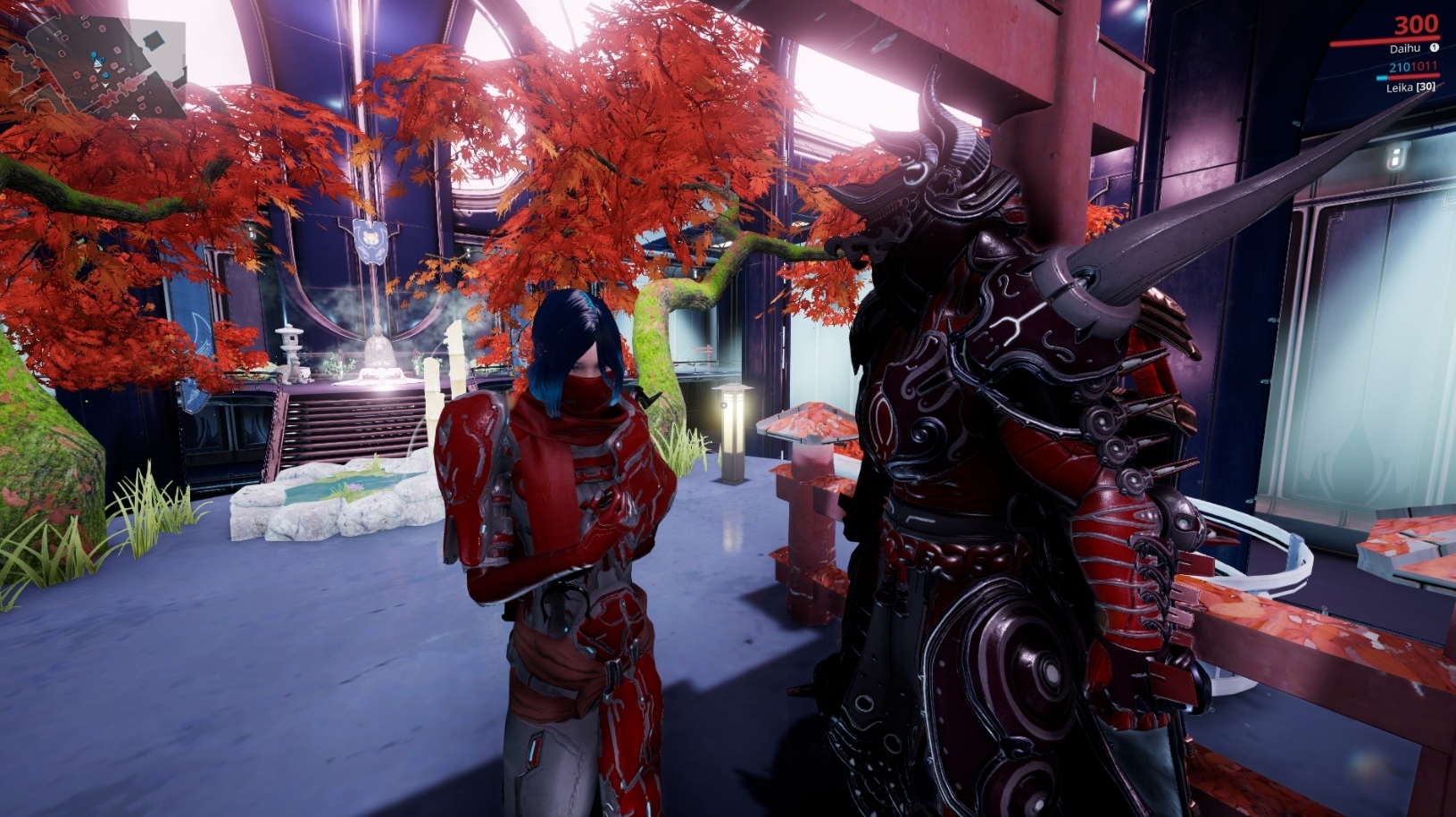Click the downward elevation arrow near minimap bottom
Image resolution: width=1456 pixels, height=817 pixels.
tap(133, 126)
